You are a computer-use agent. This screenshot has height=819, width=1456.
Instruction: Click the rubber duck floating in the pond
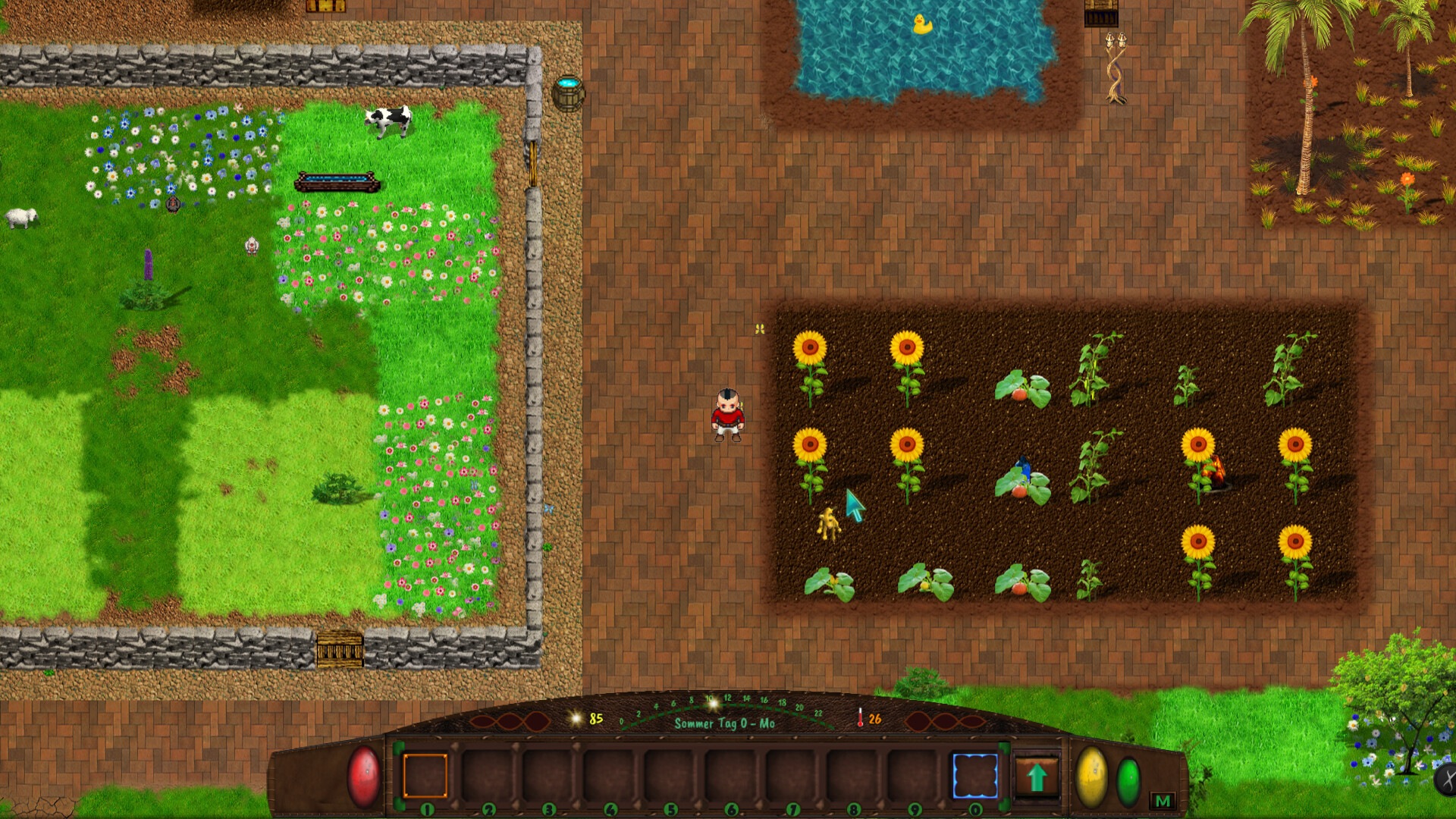point(921,24)
